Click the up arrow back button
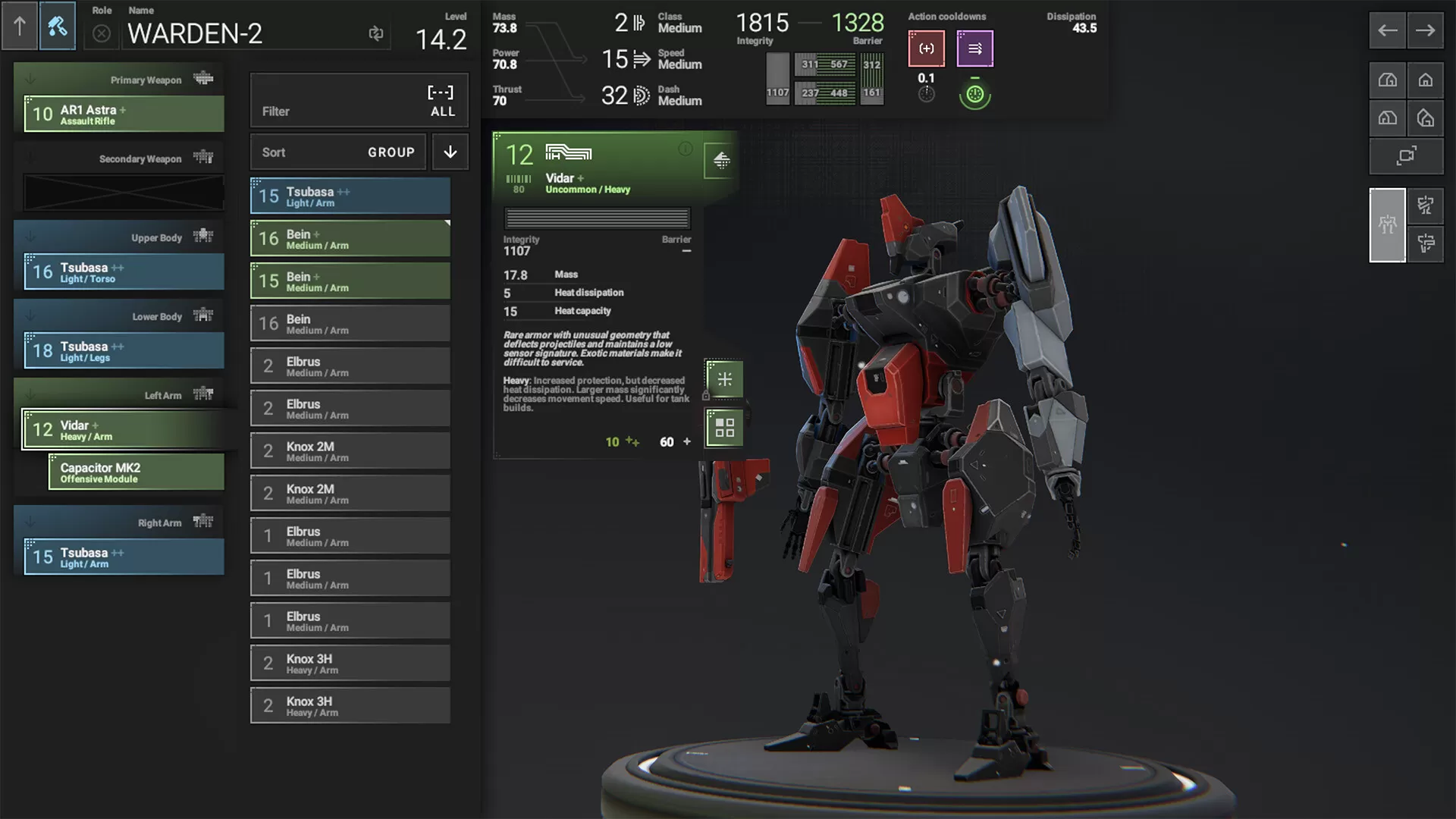Screen dimensions: 1456x819 click(20, 27)
